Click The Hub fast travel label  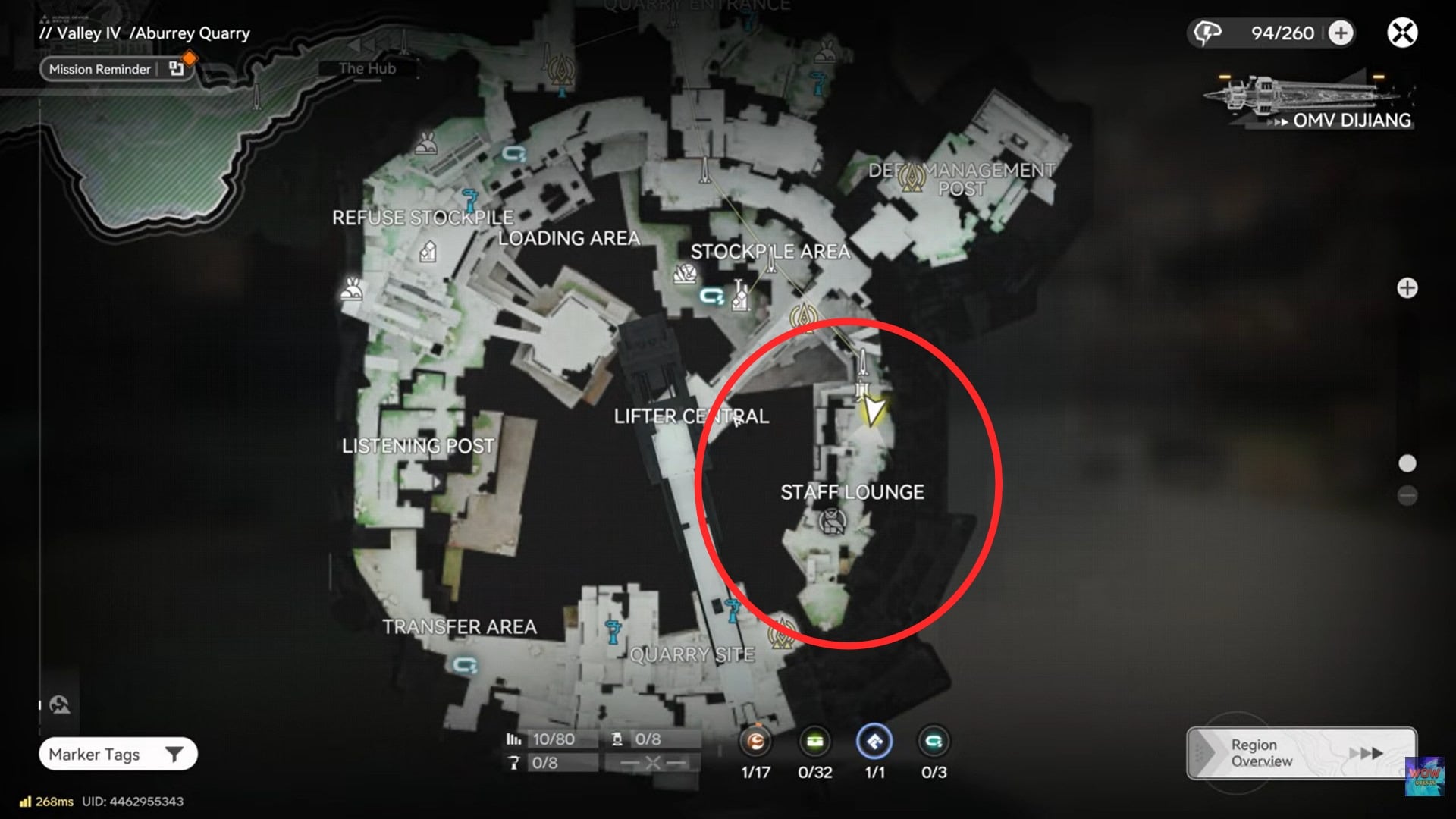367,68
